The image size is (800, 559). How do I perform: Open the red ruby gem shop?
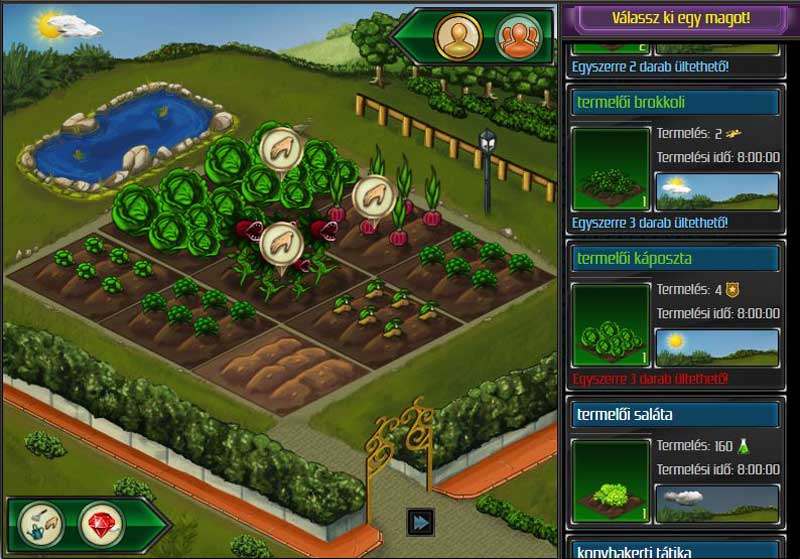click(x=102, y=520)
